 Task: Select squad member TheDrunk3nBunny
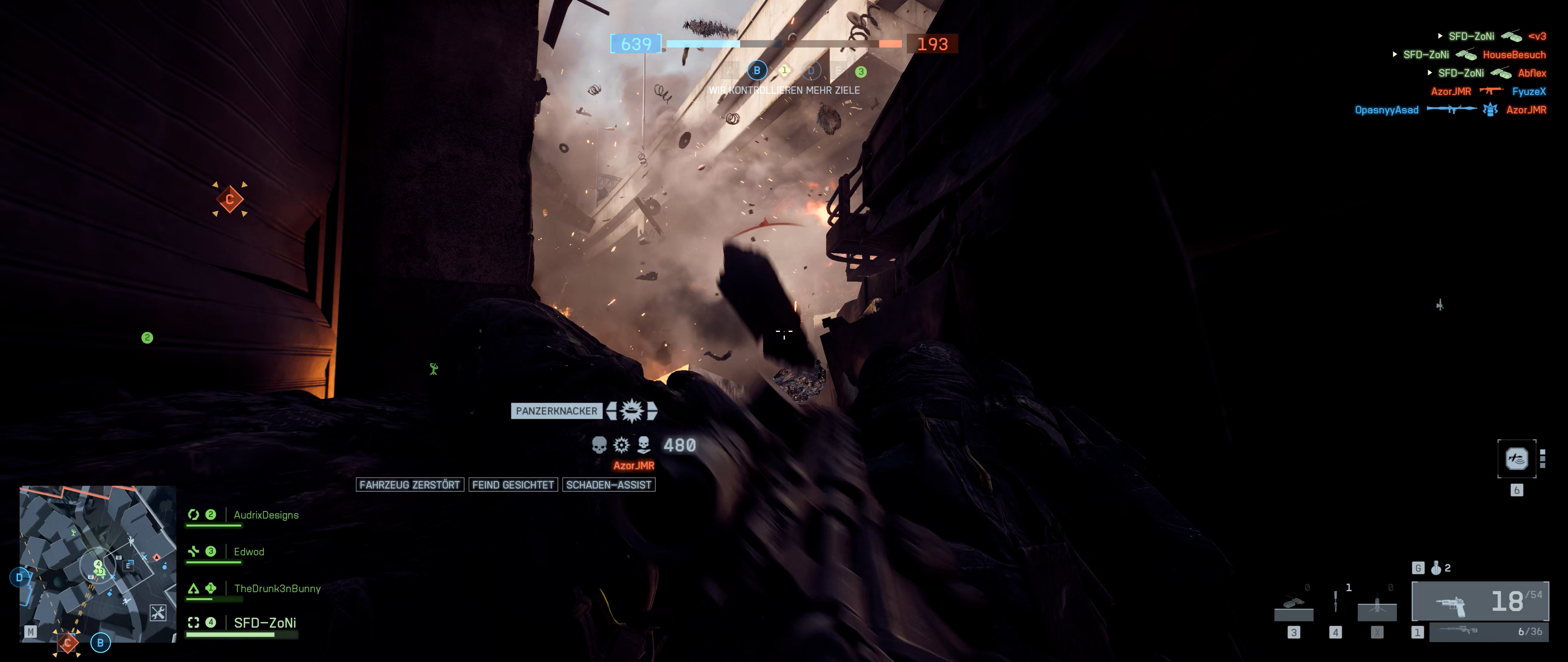point(277,588)
